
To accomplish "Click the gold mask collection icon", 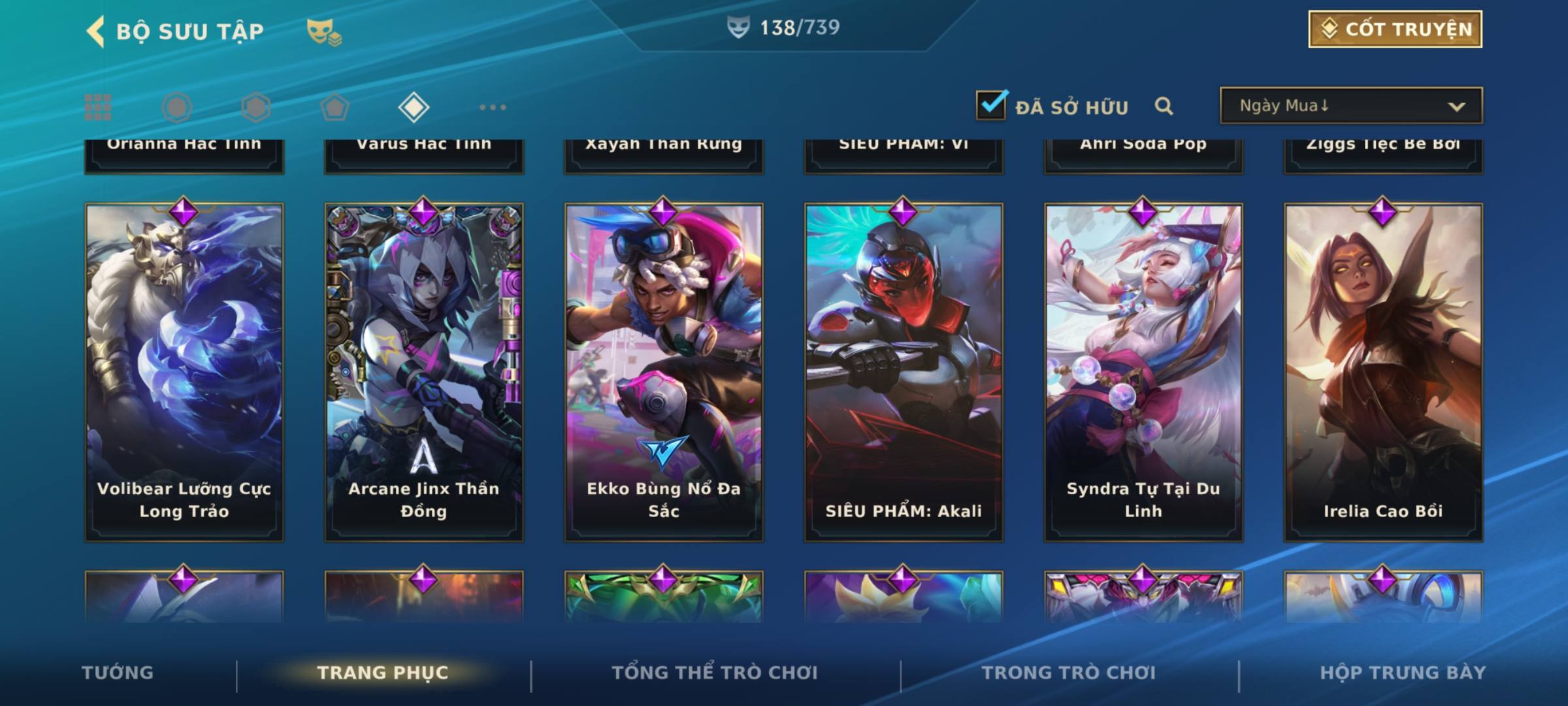I will (323, 31).
